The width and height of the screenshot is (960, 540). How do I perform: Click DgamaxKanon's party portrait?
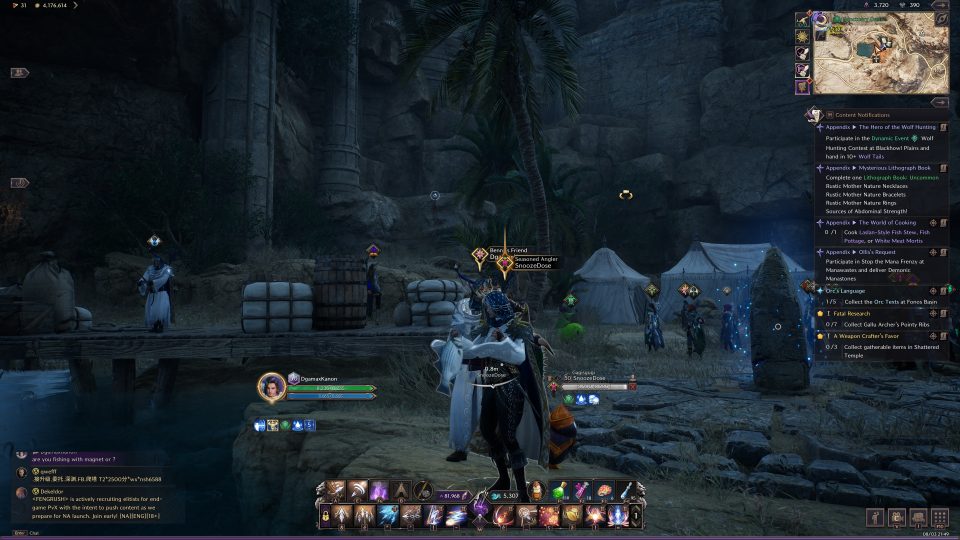click(271, 387)
